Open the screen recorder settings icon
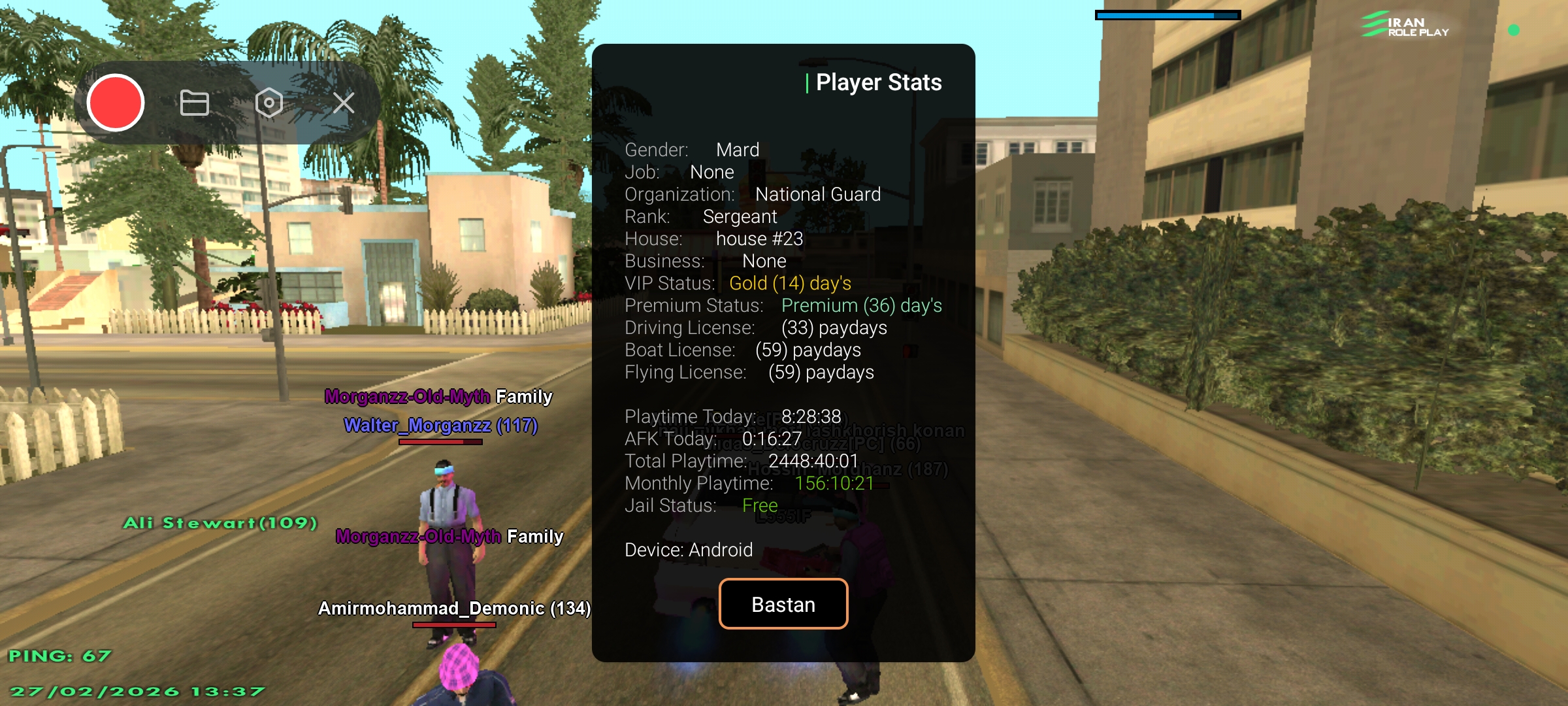The image size is (1568, 706). tap(269, 103)
